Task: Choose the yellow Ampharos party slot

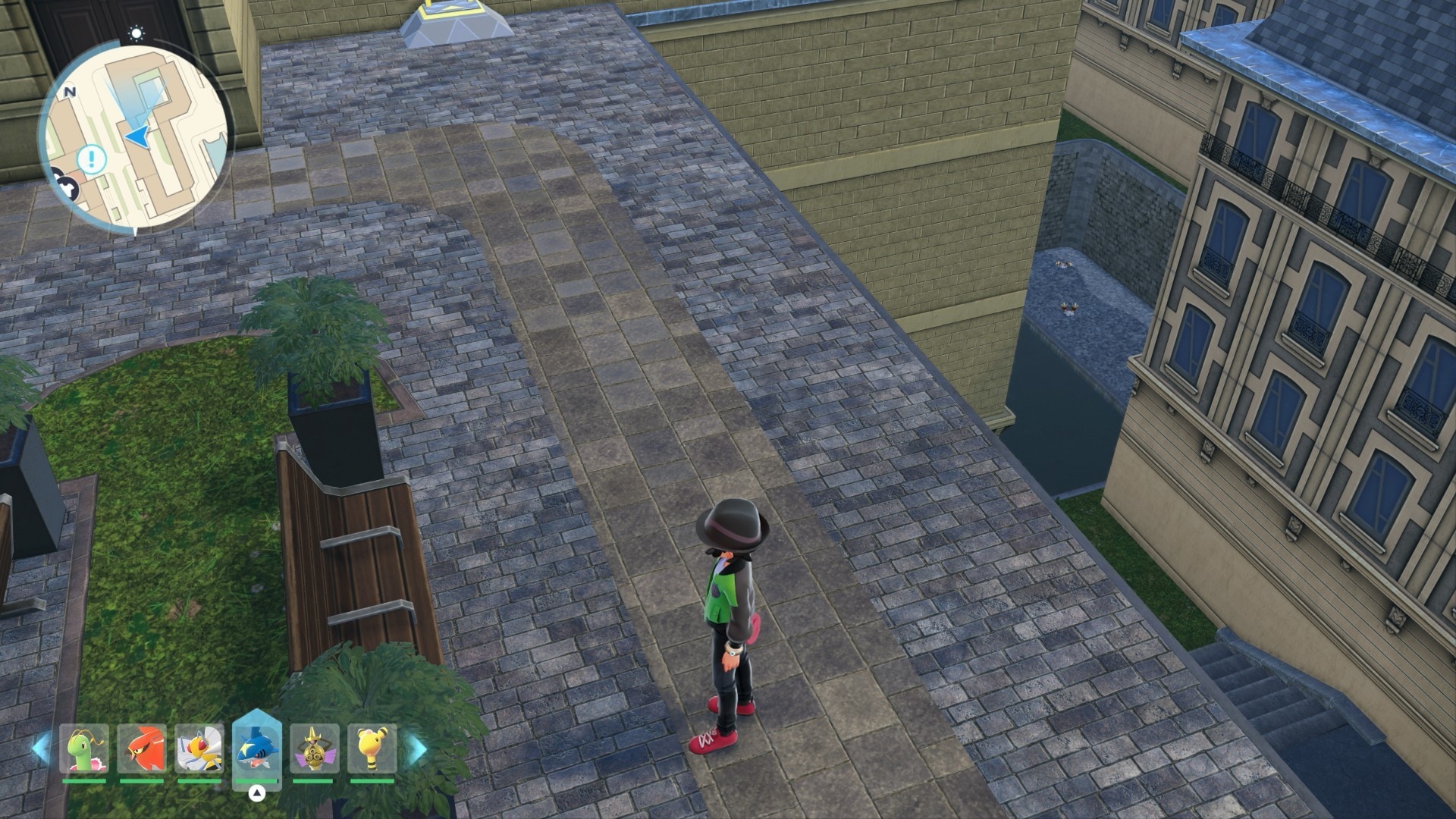Action: pos(372,749)
